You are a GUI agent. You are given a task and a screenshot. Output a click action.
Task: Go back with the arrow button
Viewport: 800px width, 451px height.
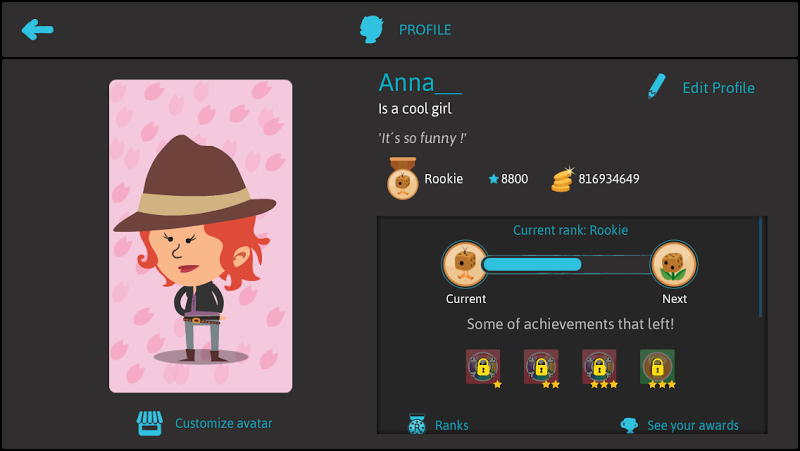coord(38,29)
